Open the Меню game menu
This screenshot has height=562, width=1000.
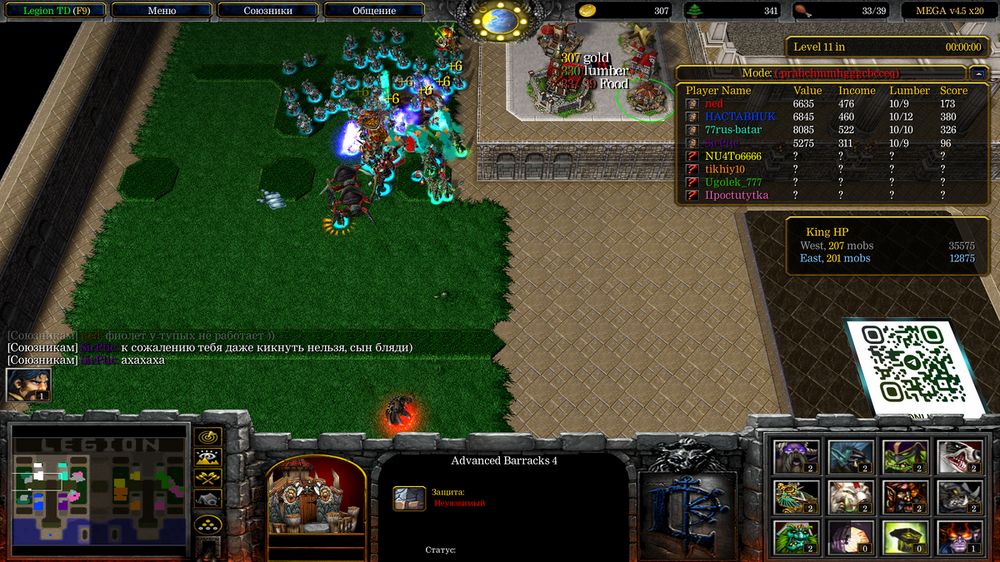point(161,11)
